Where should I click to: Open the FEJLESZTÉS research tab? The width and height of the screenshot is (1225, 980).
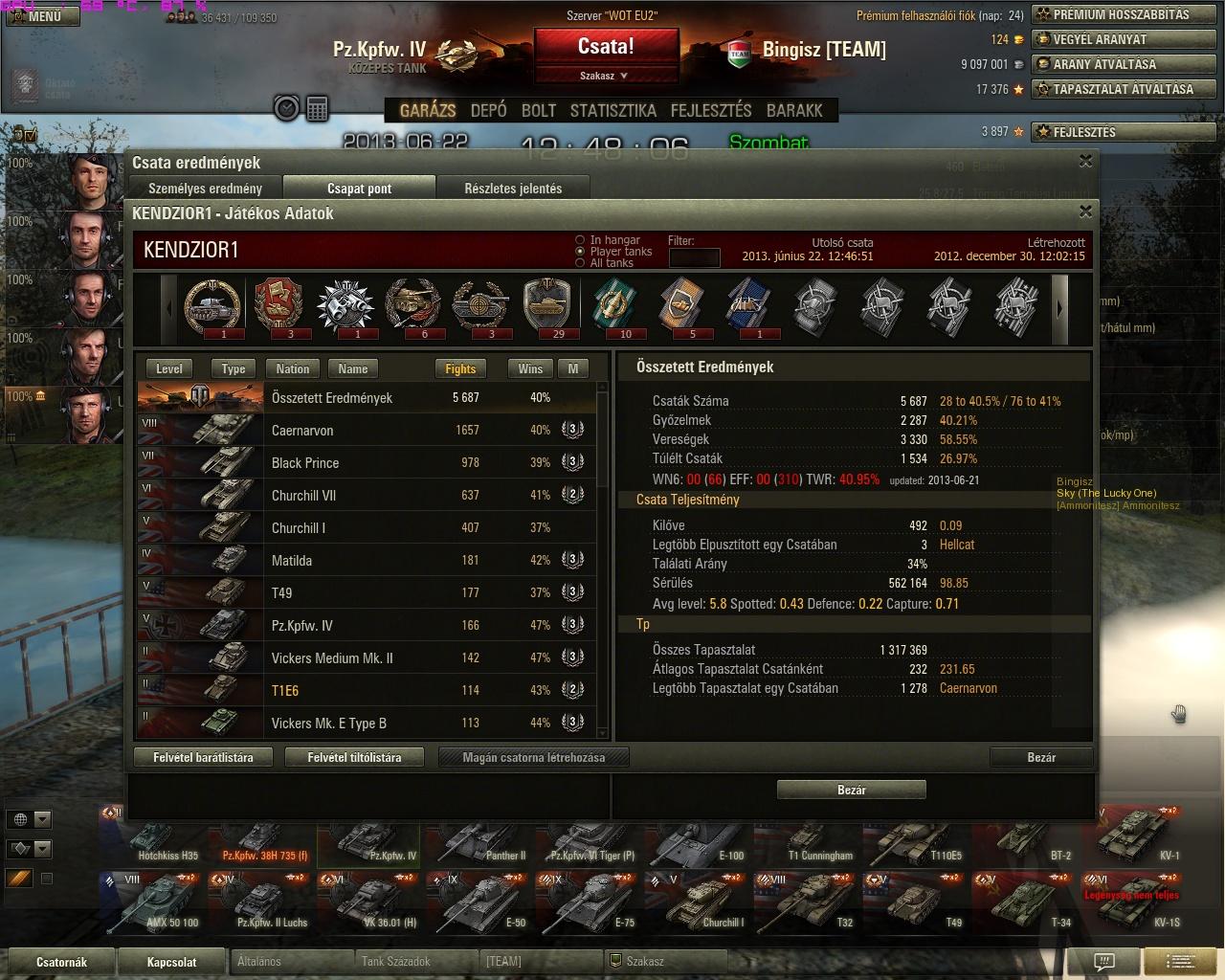tap(711, 110)
